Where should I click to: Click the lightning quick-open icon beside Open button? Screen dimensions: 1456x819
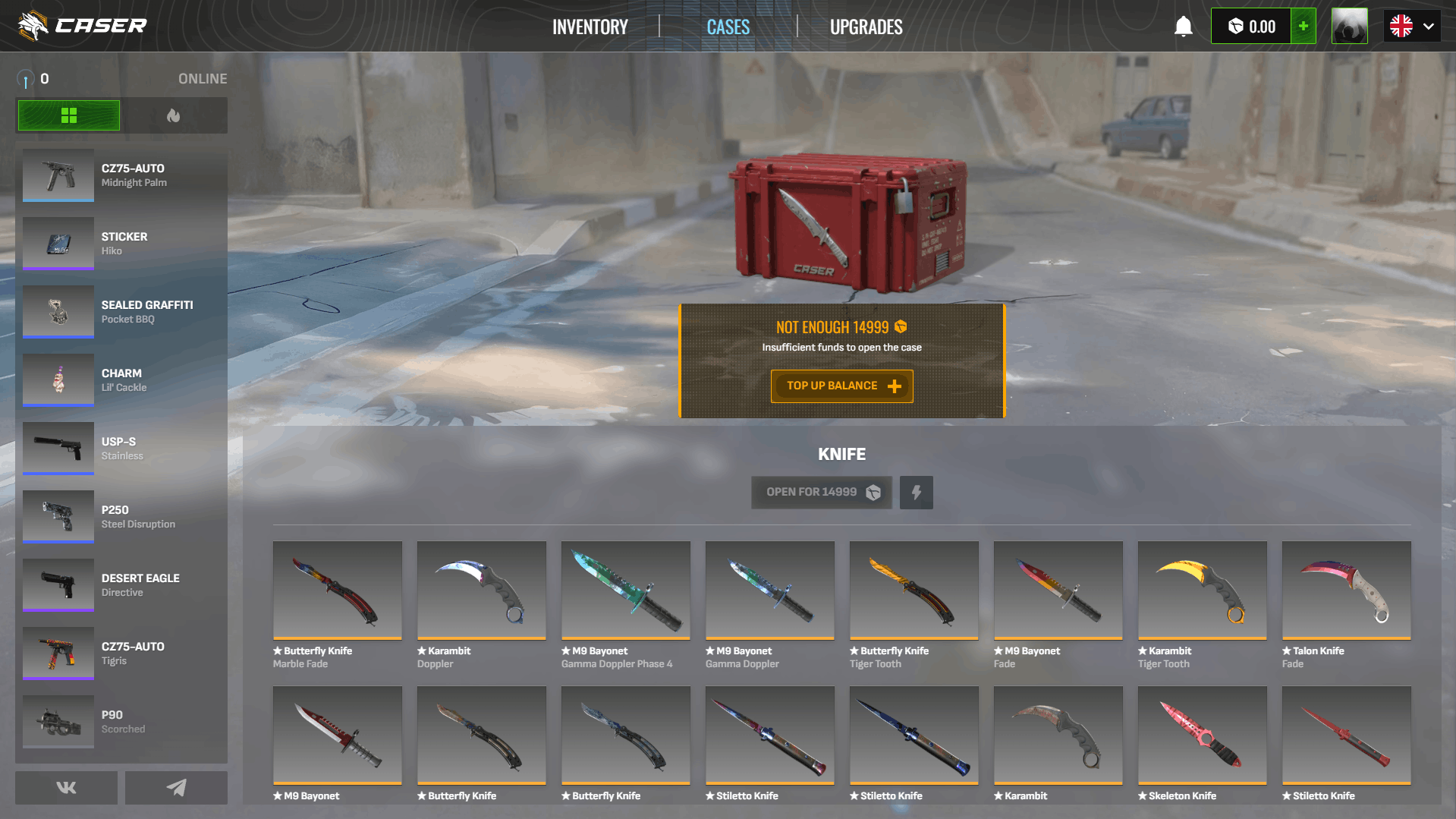pos(916,492)
